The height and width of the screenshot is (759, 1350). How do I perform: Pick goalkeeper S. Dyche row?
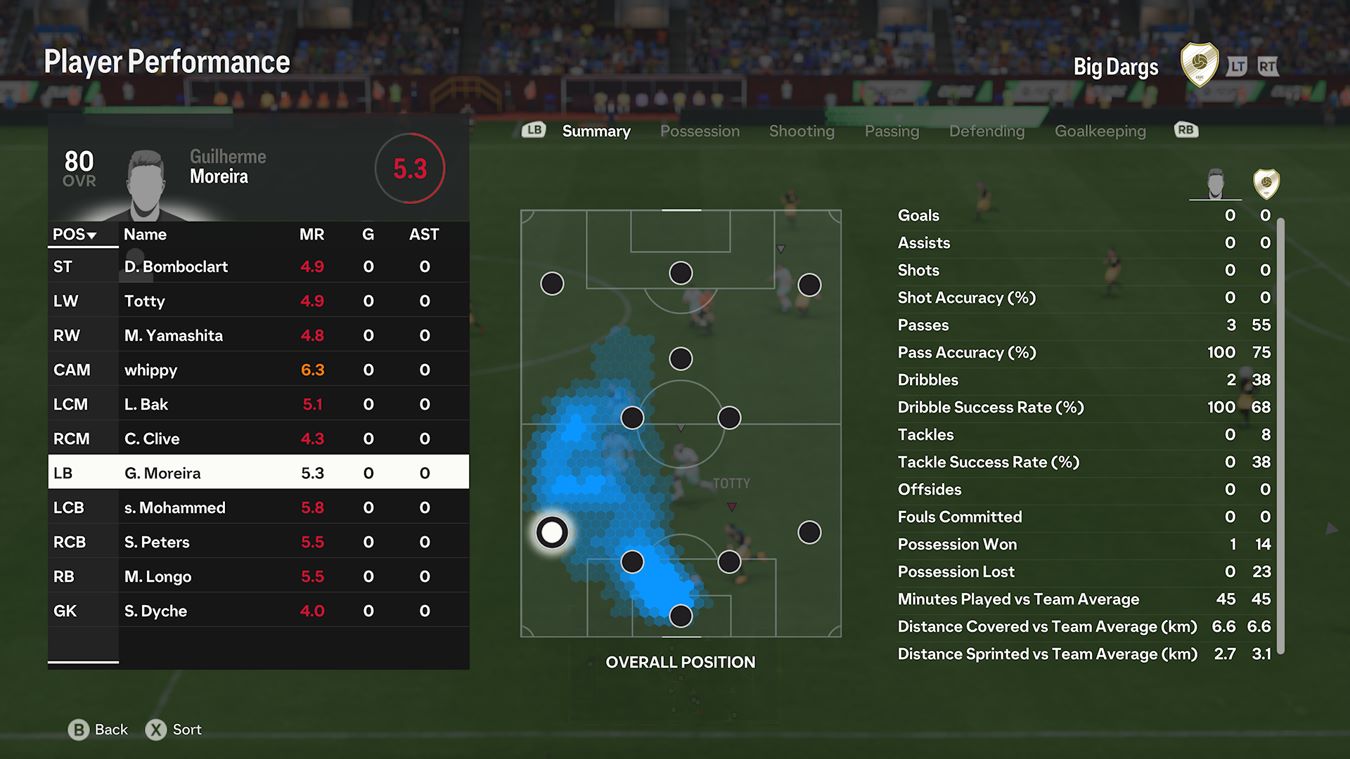(x=258, y=611)
